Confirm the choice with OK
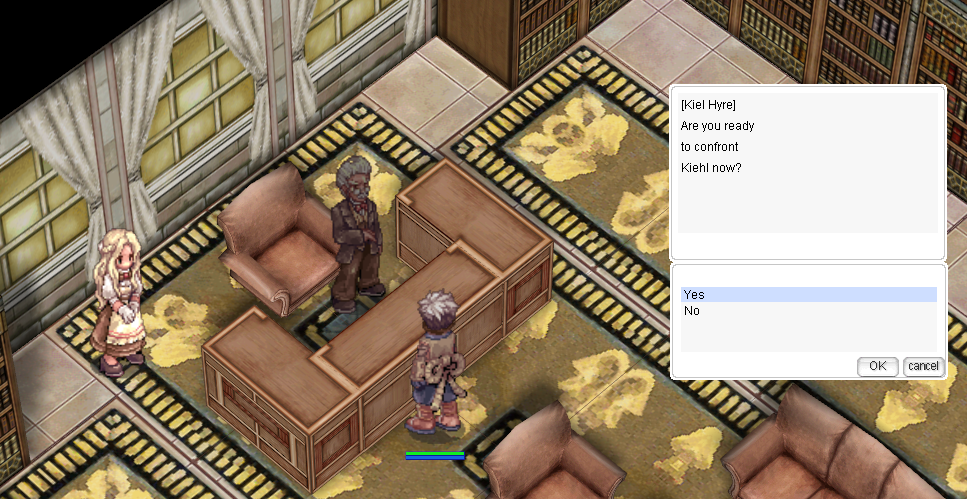Viewport: 967px width, 499px height. pos(877,366)
